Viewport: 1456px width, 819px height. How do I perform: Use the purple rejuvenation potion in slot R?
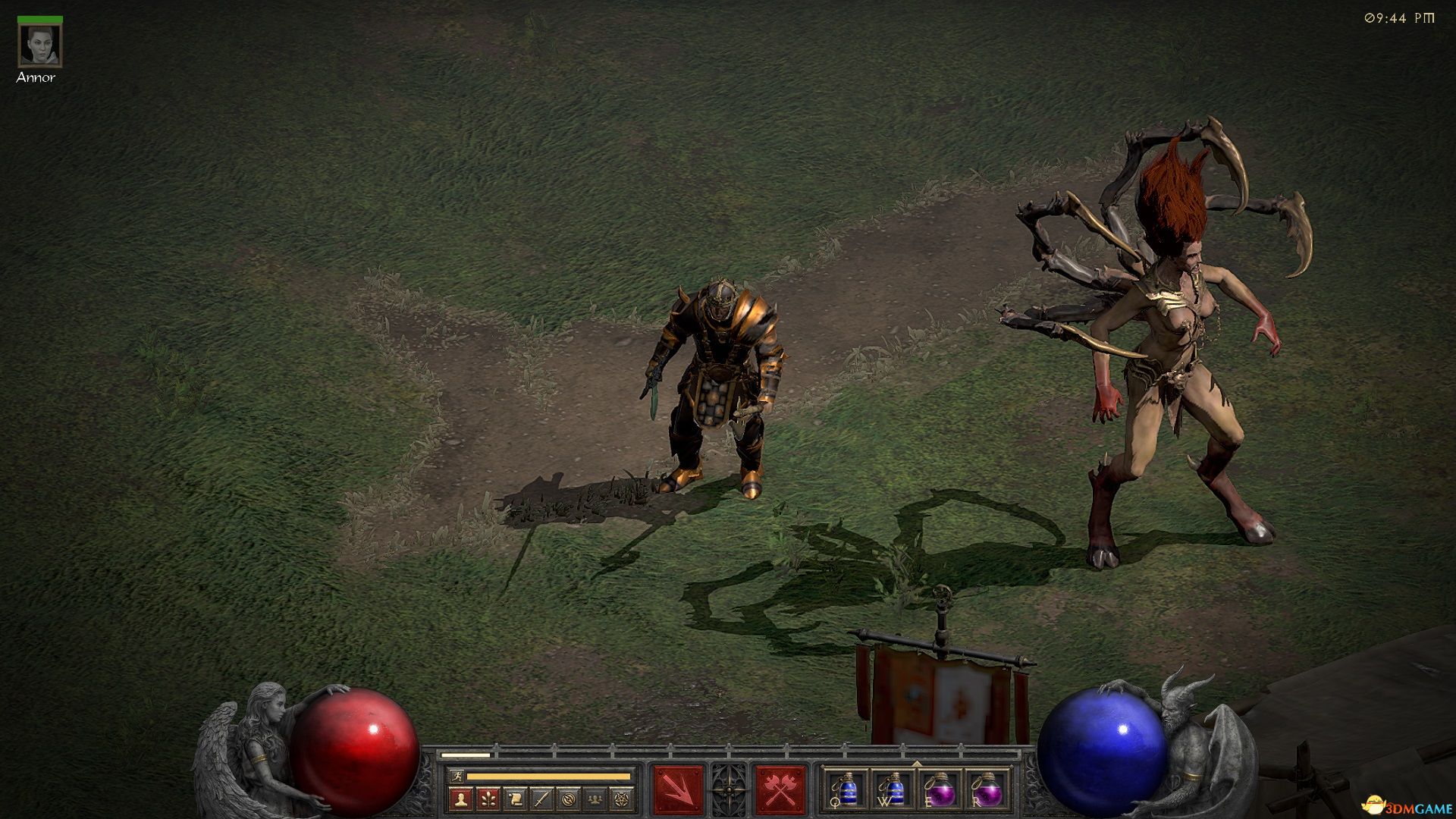[x=987, y=790]
